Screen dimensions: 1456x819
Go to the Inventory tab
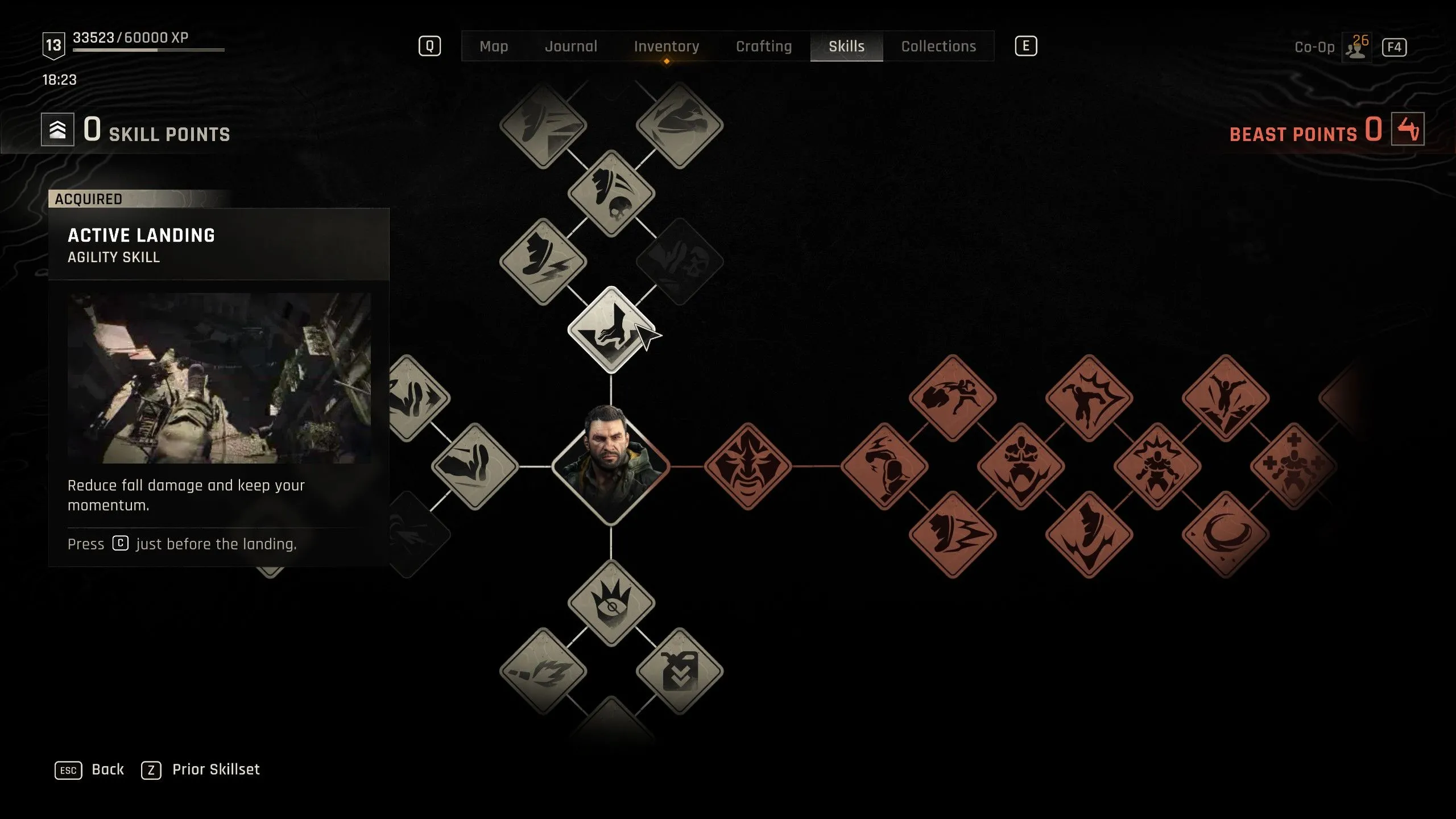667,46
